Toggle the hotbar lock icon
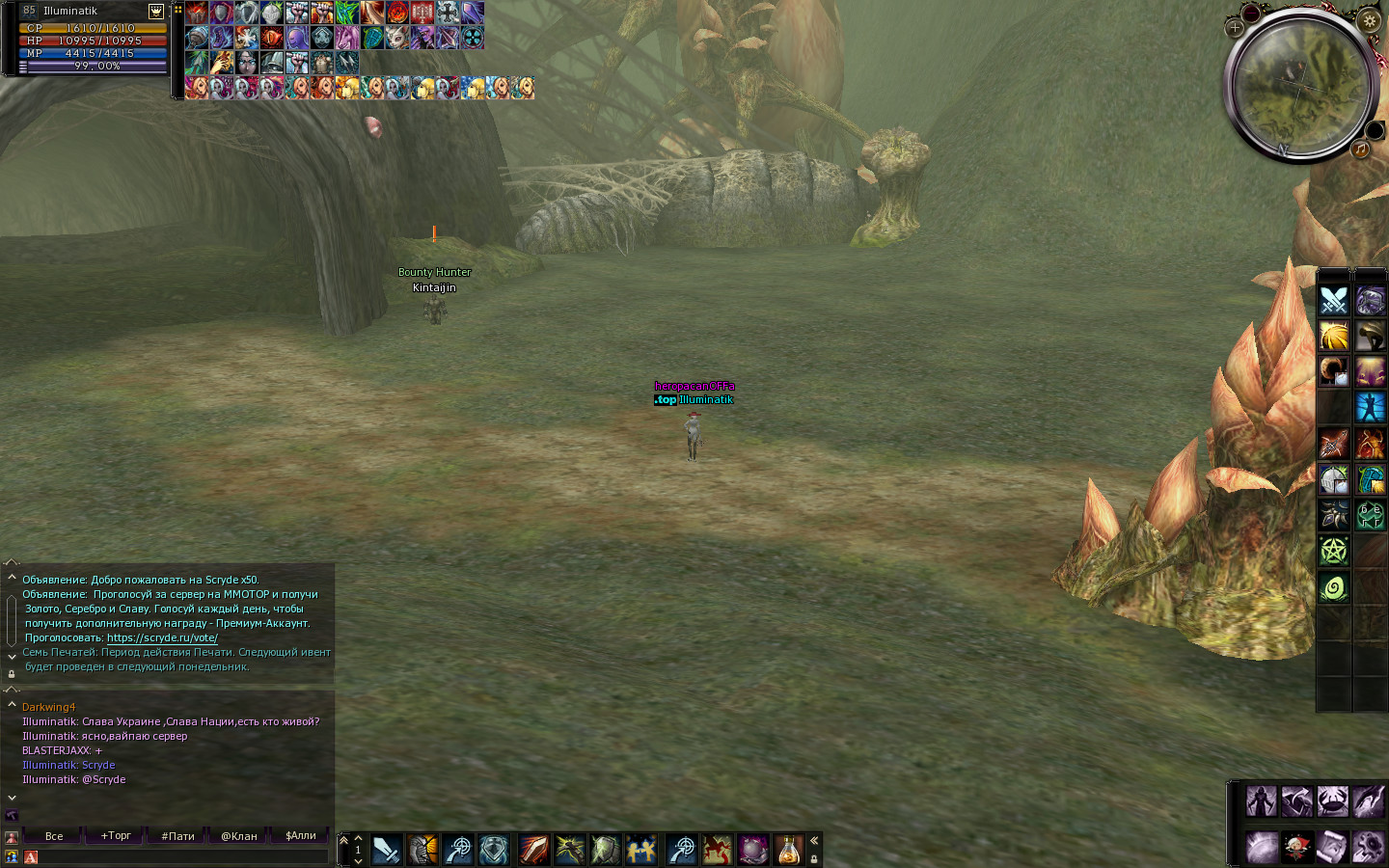Screen dimensions: 1389x868 814,858
